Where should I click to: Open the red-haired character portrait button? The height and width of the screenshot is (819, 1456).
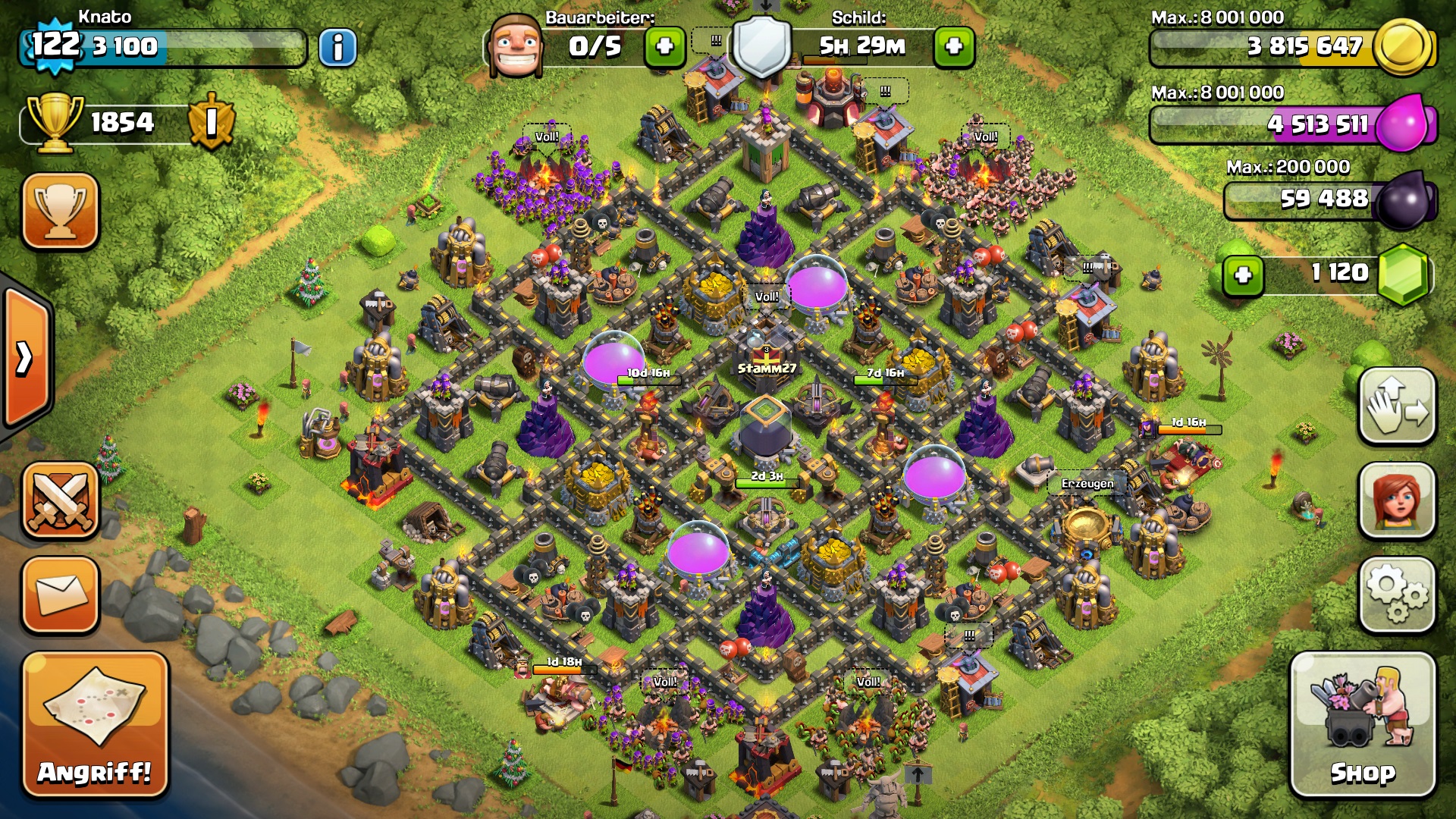pos(1397,501)
